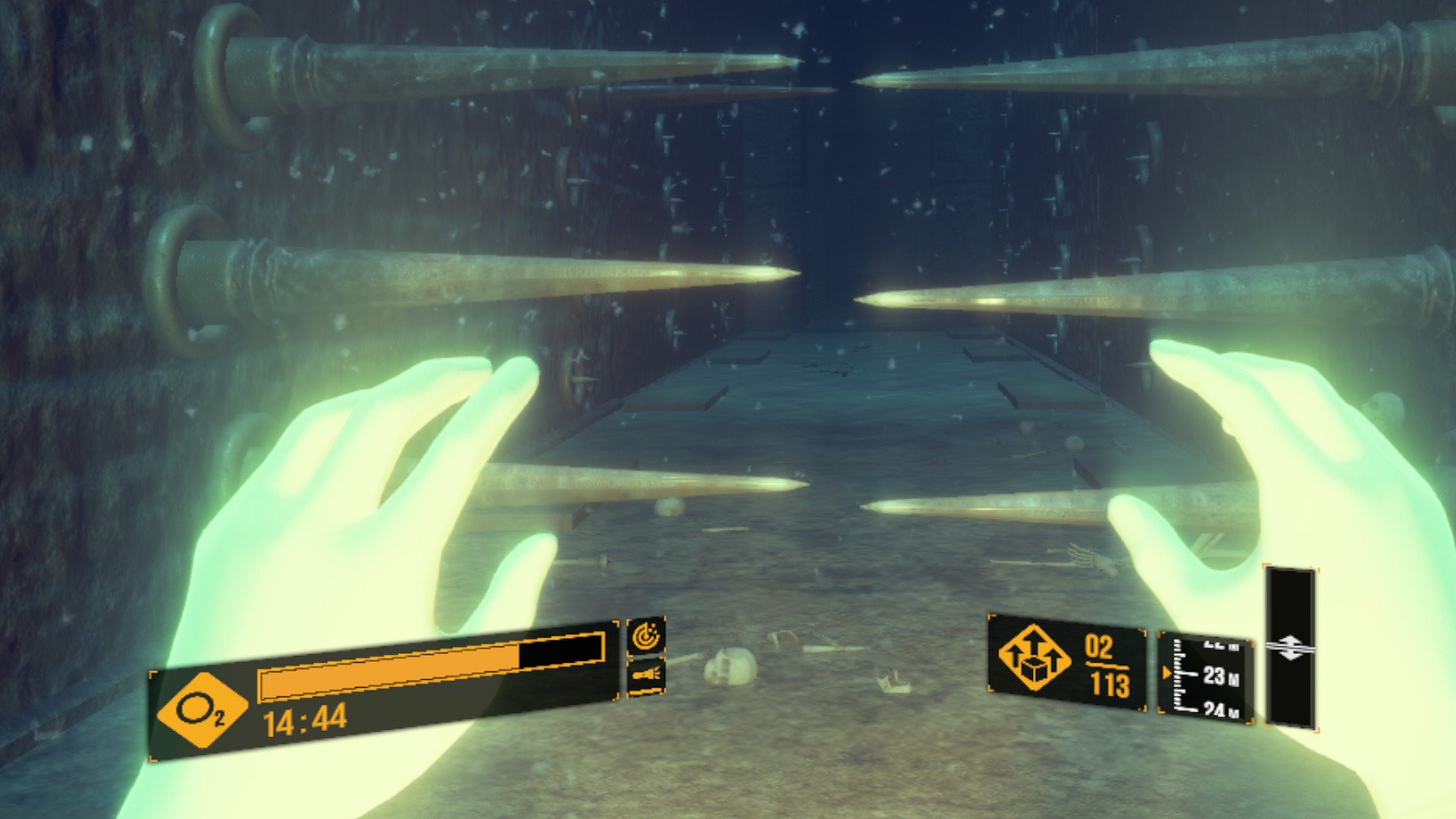Click the depth marker arrow pointer
The image size is (1456, 819).
(1166, 672)
